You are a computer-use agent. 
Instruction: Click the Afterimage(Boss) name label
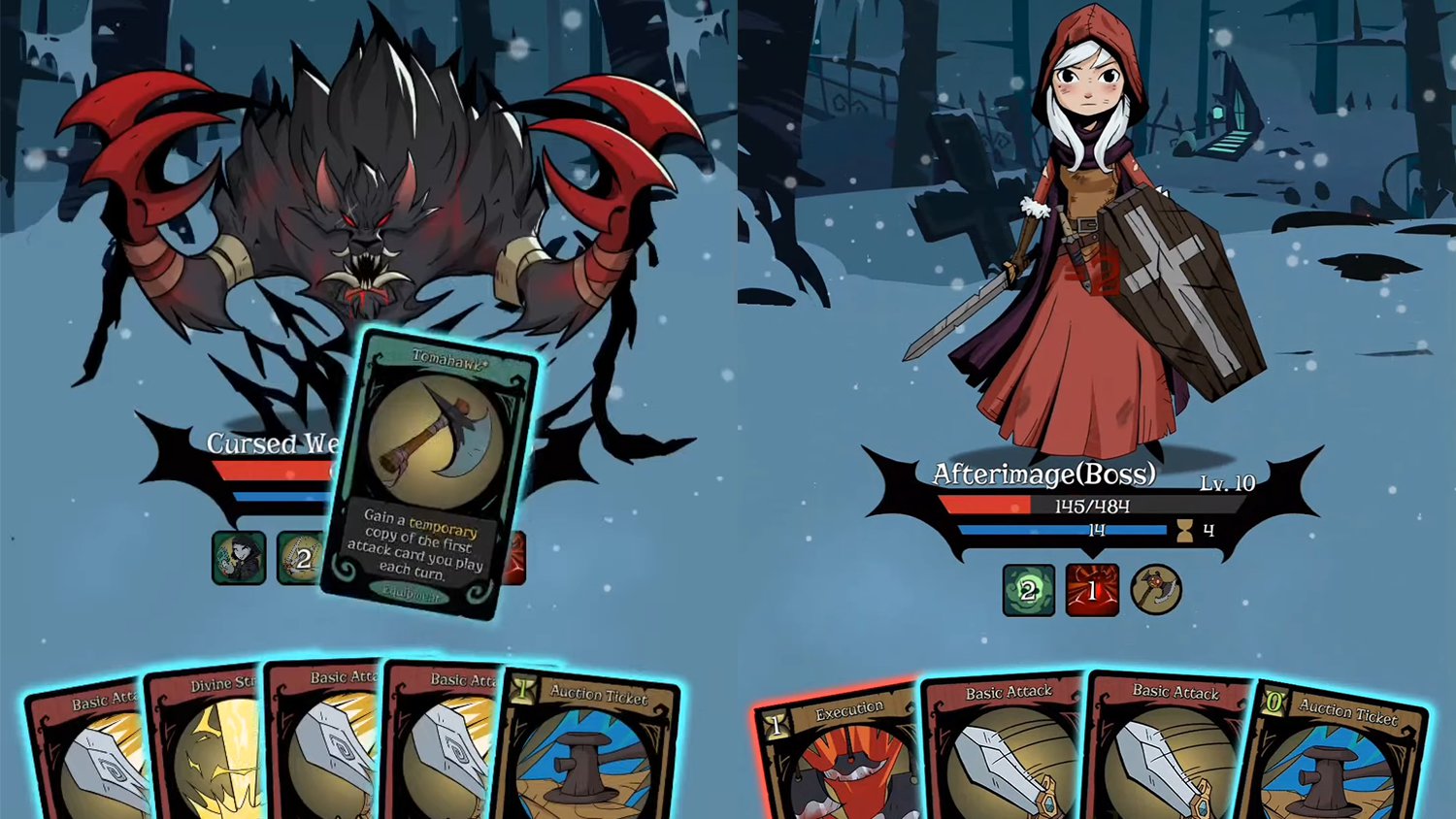click(1042, 475)
